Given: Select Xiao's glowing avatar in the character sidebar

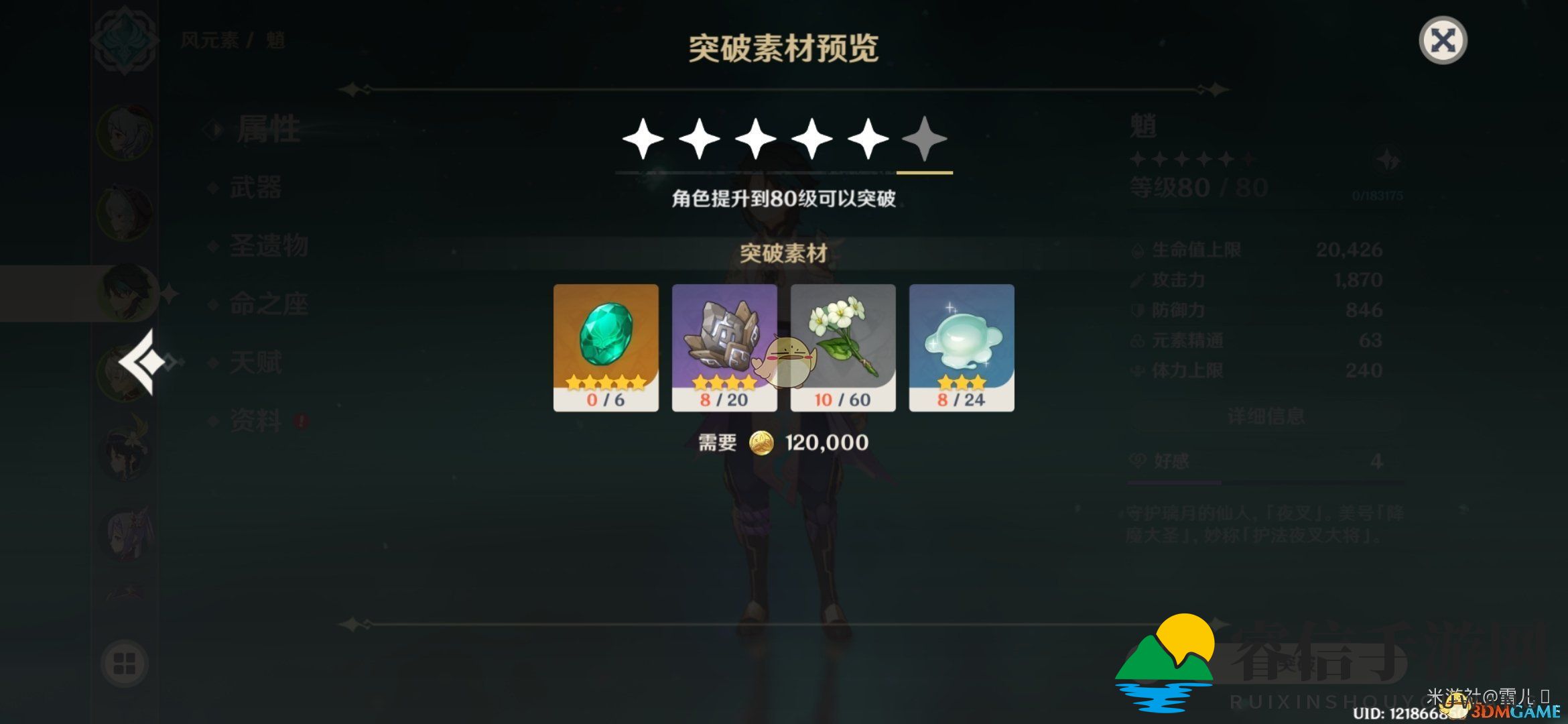Looking at the screenshot, I should click(x=124, y=292).
